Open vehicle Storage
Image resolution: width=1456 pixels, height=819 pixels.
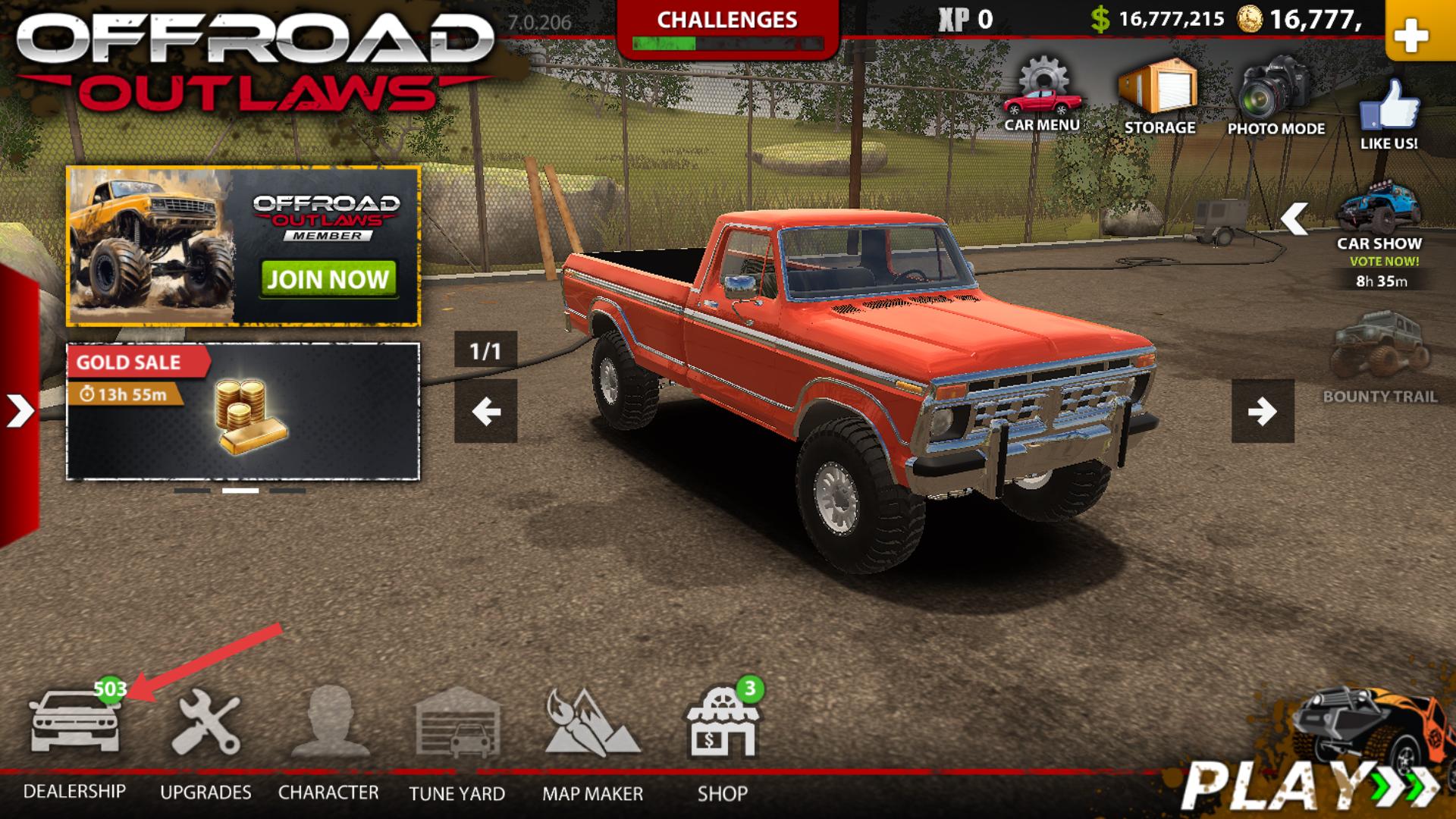1159,96
